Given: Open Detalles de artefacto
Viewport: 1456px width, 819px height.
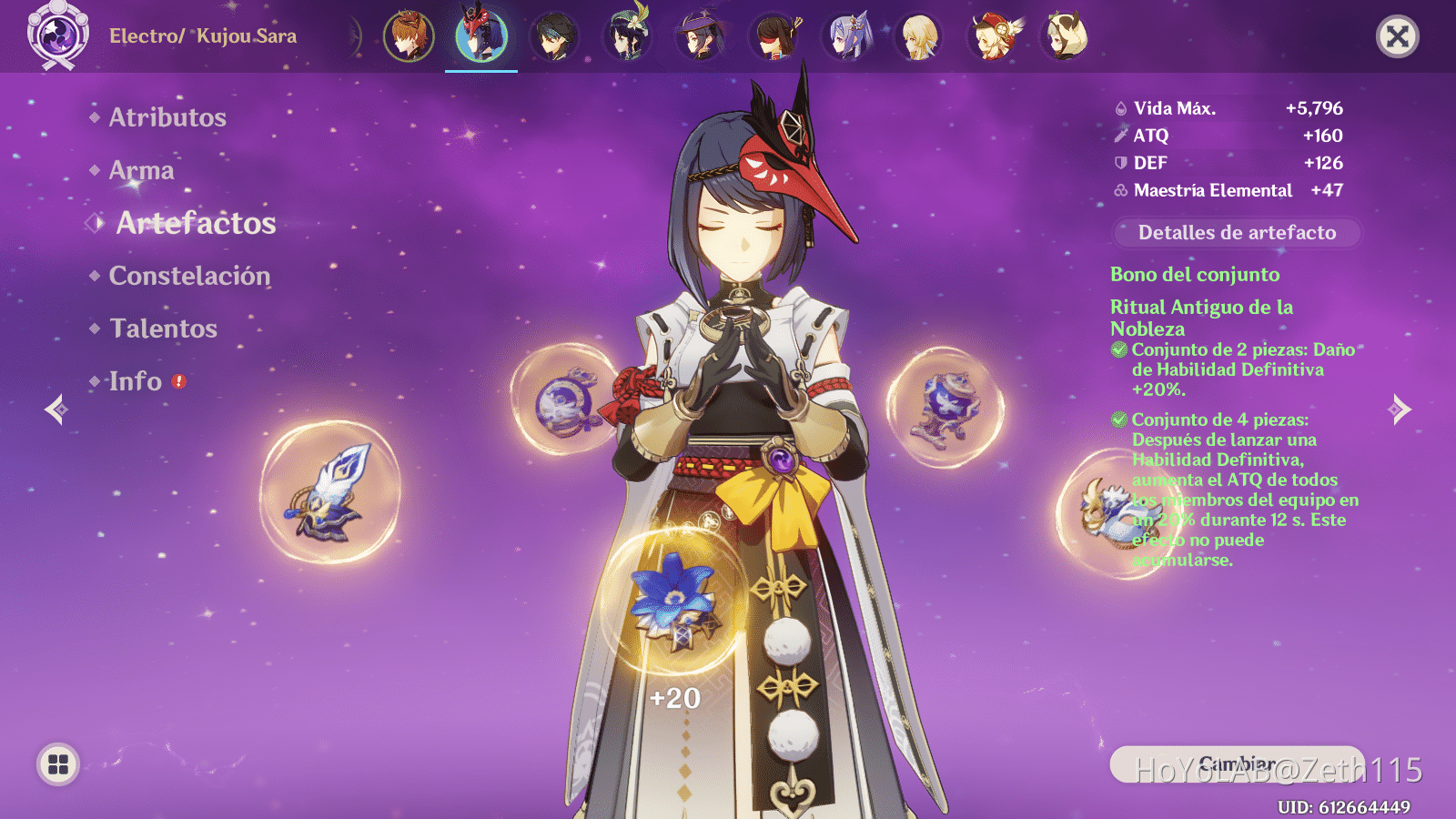Looking at the screenshot, I should (x=1236, y=233).
